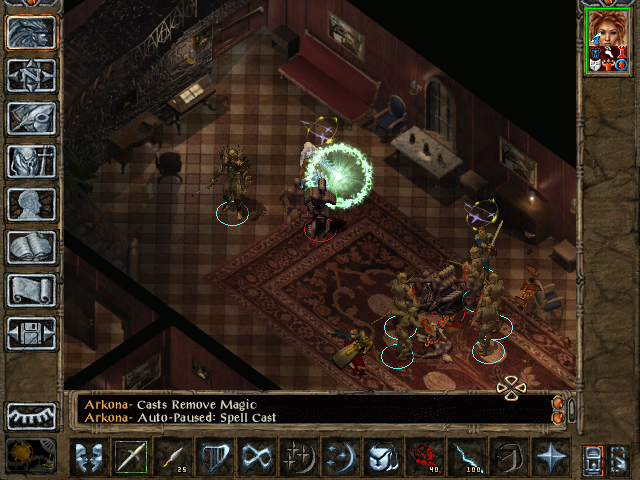
Task: Equip the arrow slot showing 25
Action: pyautogui.click(x=173, y=457)
